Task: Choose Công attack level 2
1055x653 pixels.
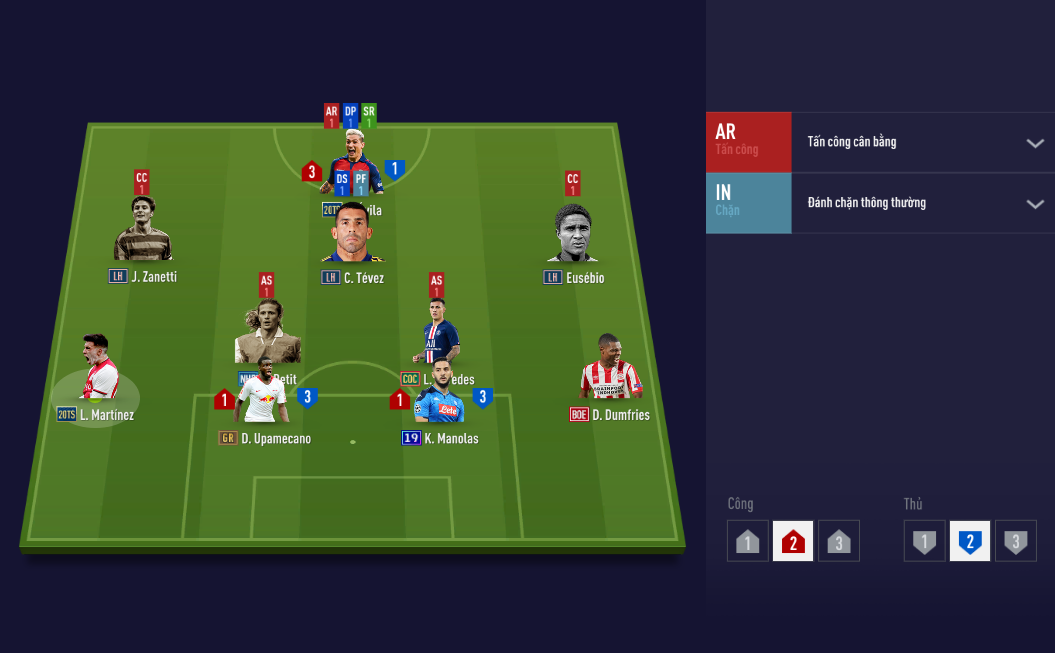Action: tap(793, 541)
